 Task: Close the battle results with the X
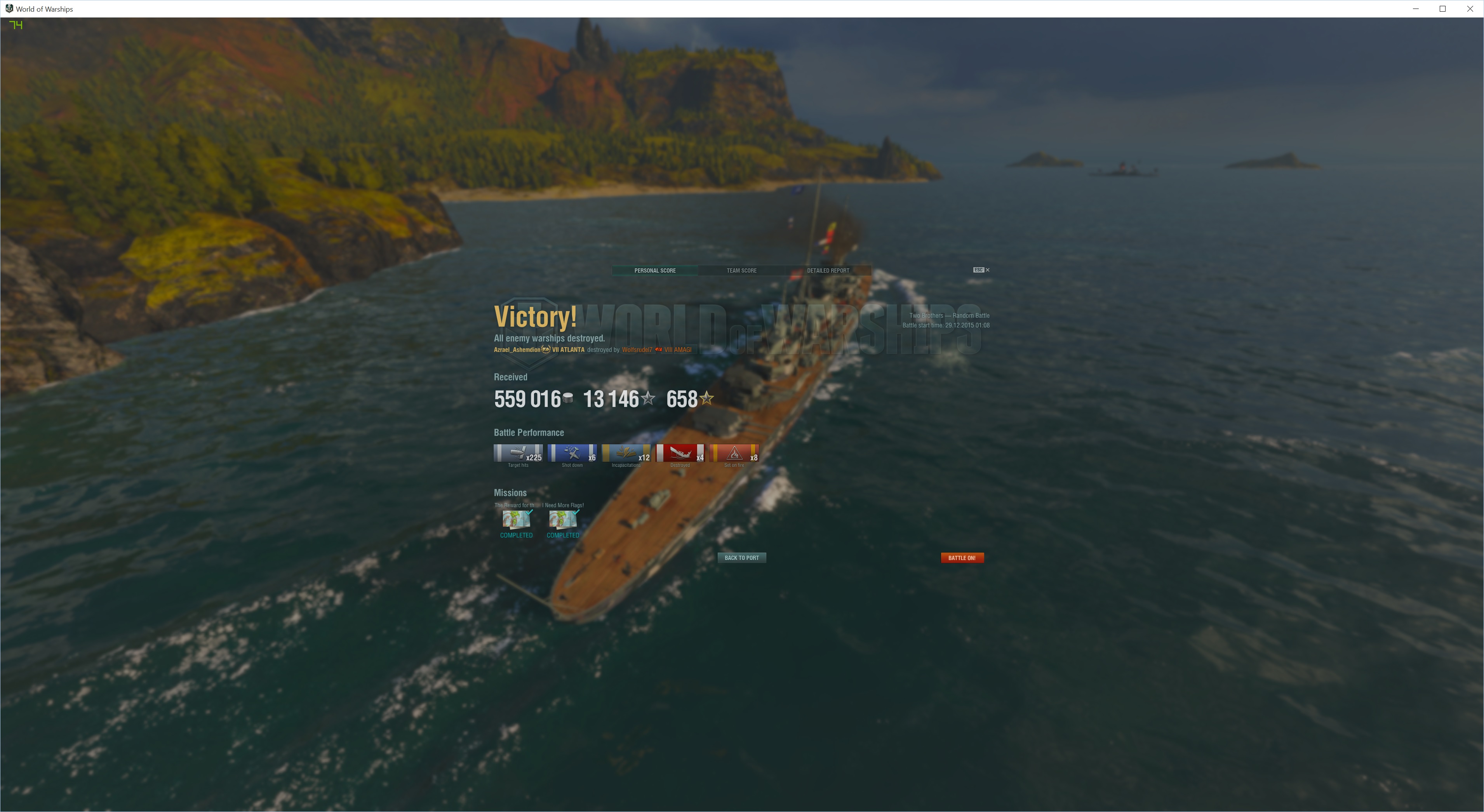click(987, 270)
